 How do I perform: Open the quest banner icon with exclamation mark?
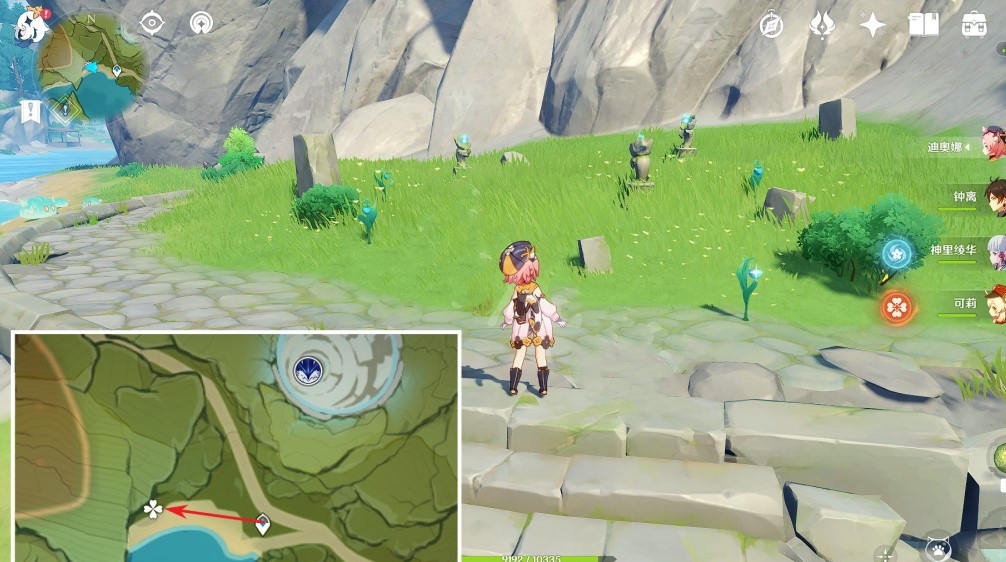[28, 111]
